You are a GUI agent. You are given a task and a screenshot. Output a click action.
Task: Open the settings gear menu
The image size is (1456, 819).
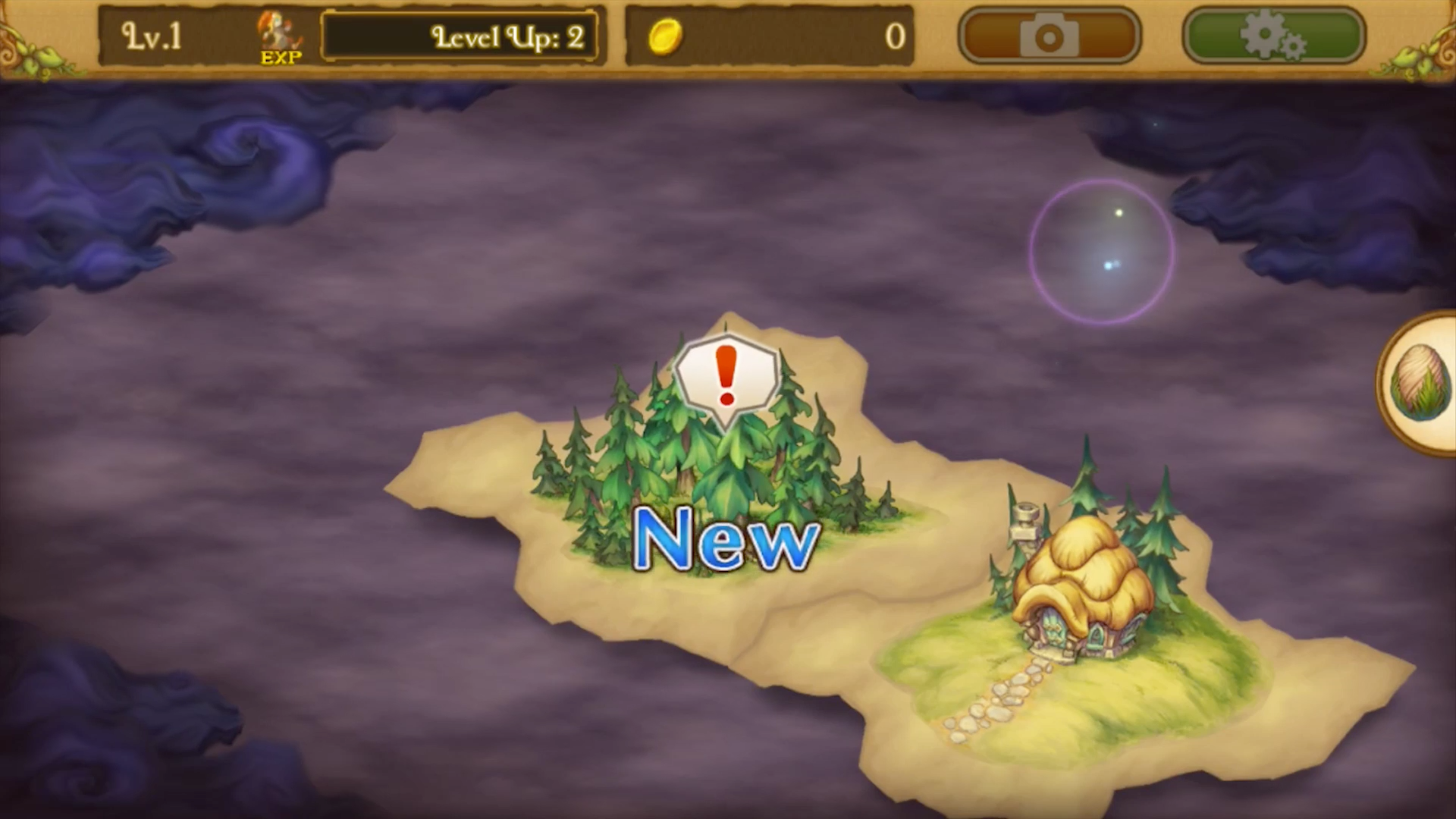pos(1272,35)
